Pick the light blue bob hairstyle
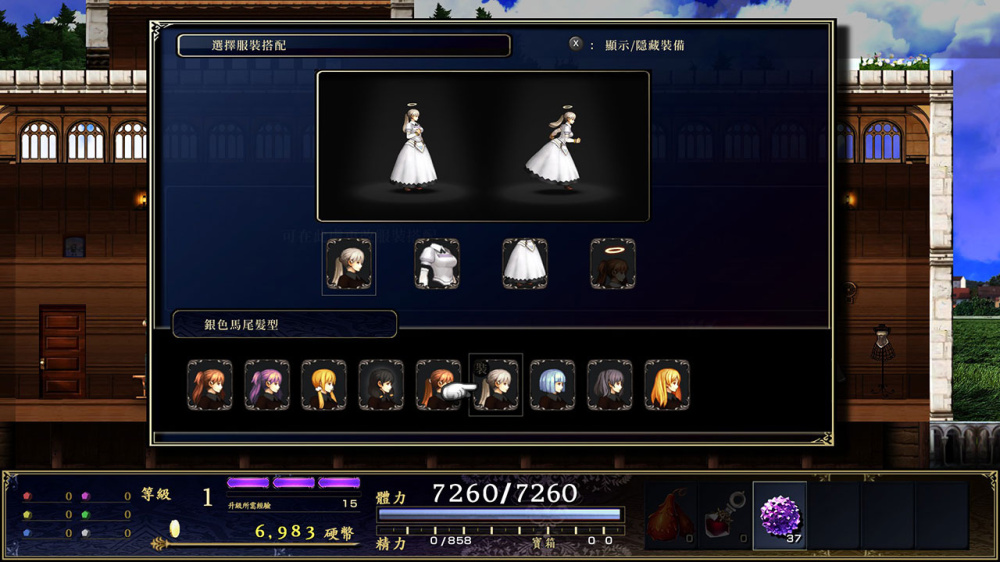The image size is (1000, 562). point(552,385)
